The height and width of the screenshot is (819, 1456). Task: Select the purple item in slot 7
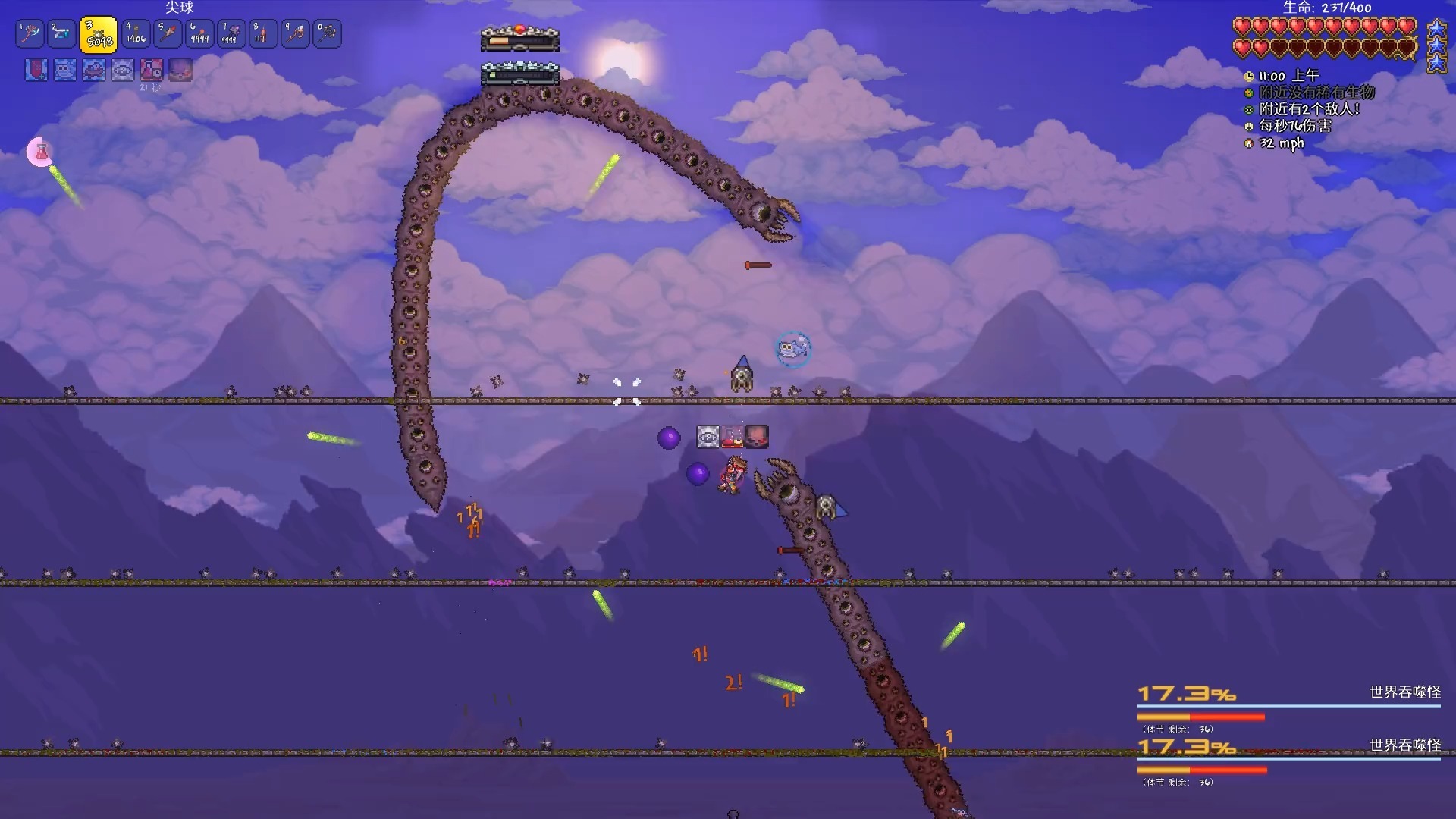231,33
